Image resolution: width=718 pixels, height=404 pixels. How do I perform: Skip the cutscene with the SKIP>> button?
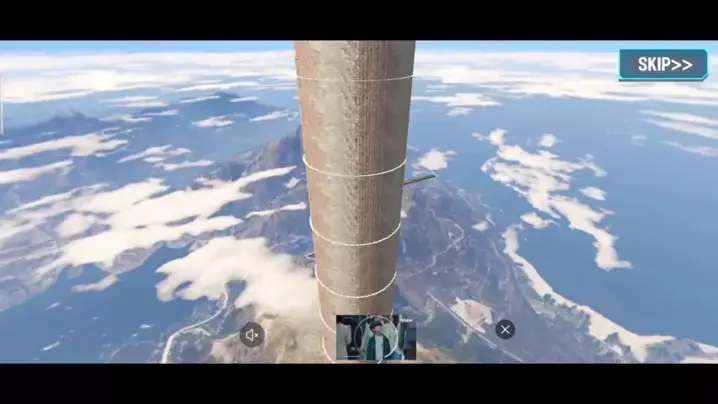(664, 65)
